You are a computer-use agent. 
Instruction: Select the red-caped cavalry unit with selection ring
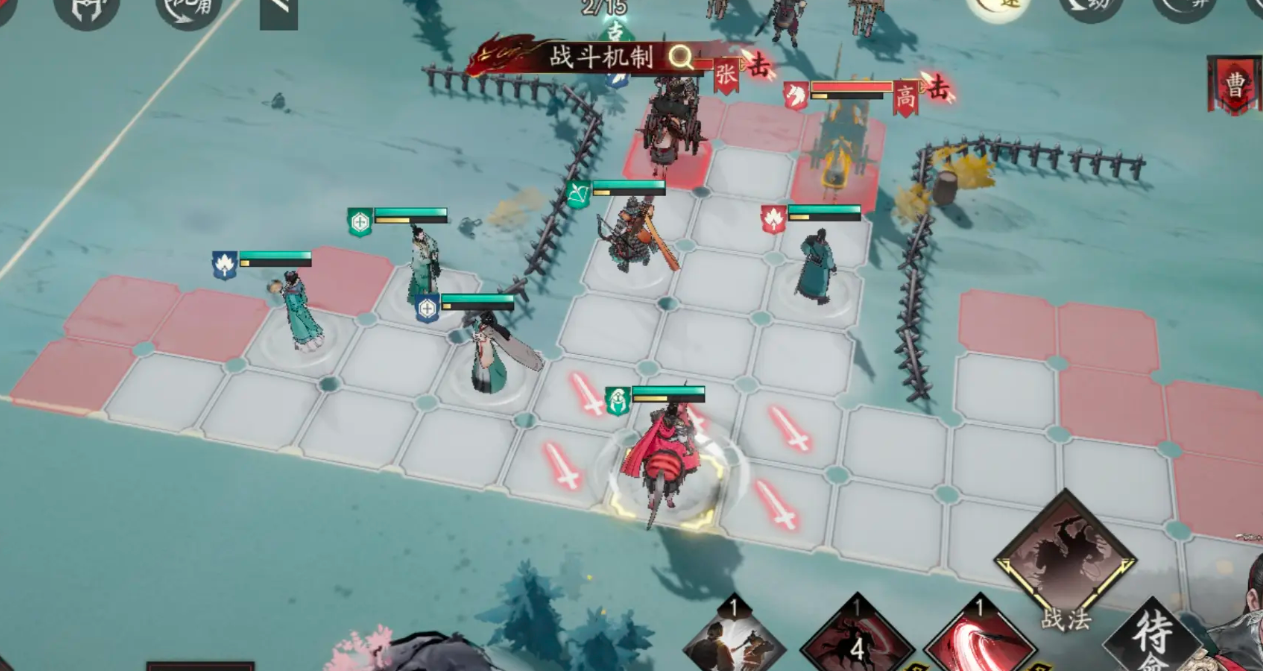tap(662, 465)
